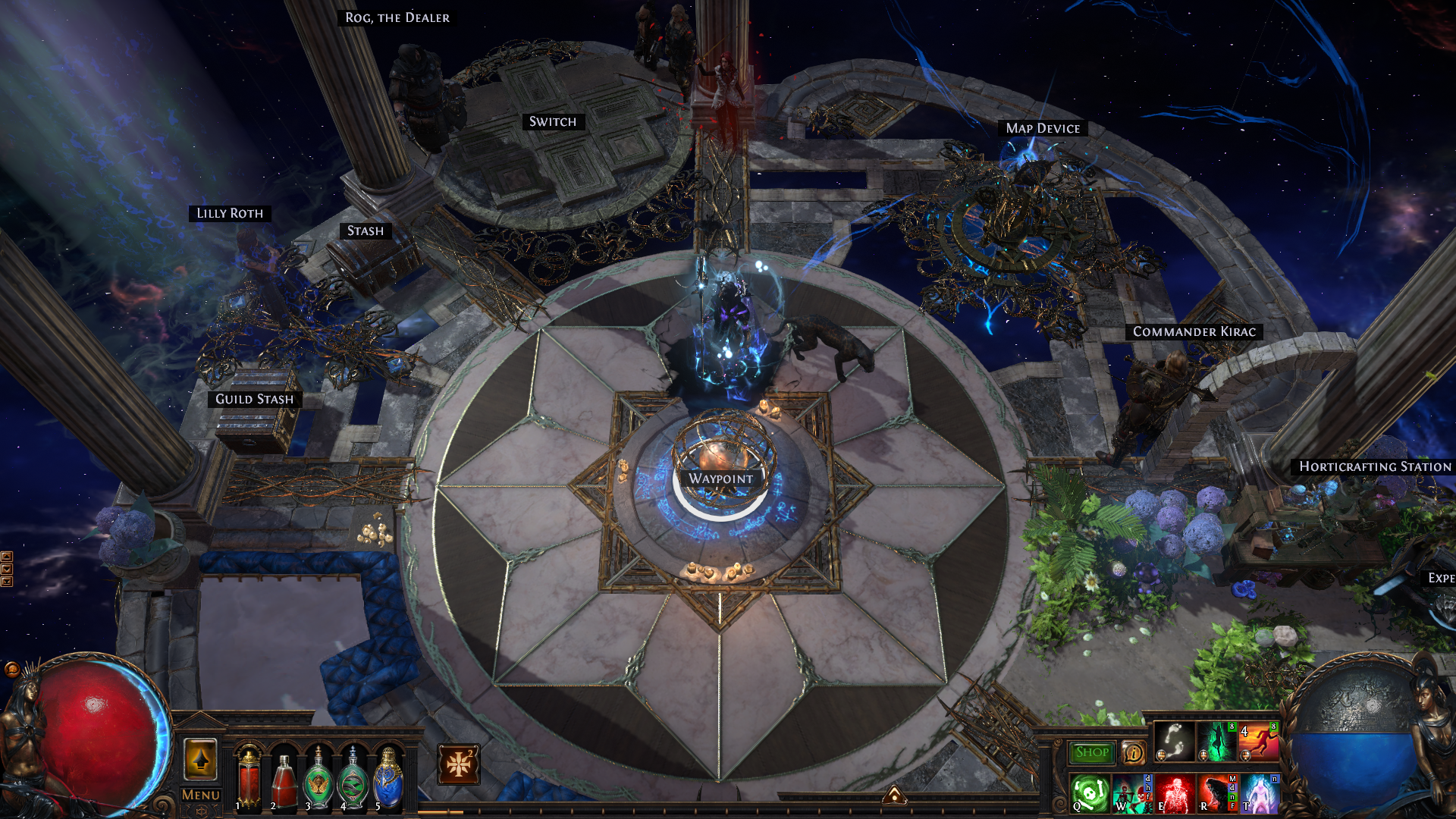
Task: Open the green Shop button
Action: click(x=1092, y=752)
